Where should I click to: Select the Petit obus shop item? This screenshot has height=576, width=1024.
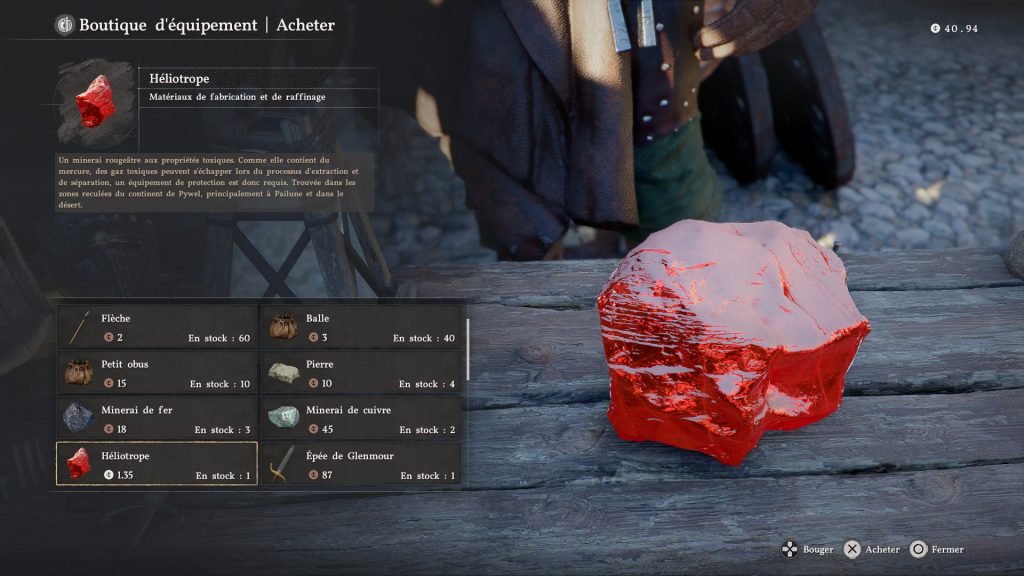156,373
